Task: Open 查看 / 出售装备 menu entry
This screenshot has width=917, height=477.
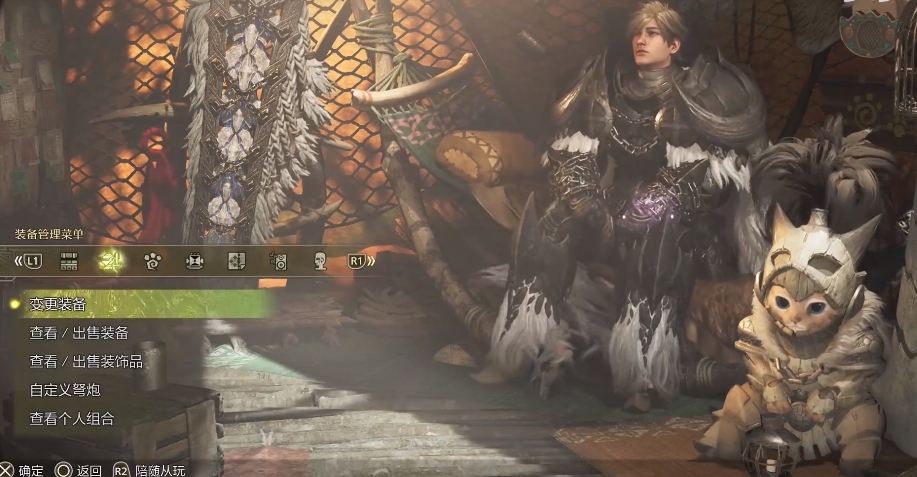Action: (x=78, y=332)
